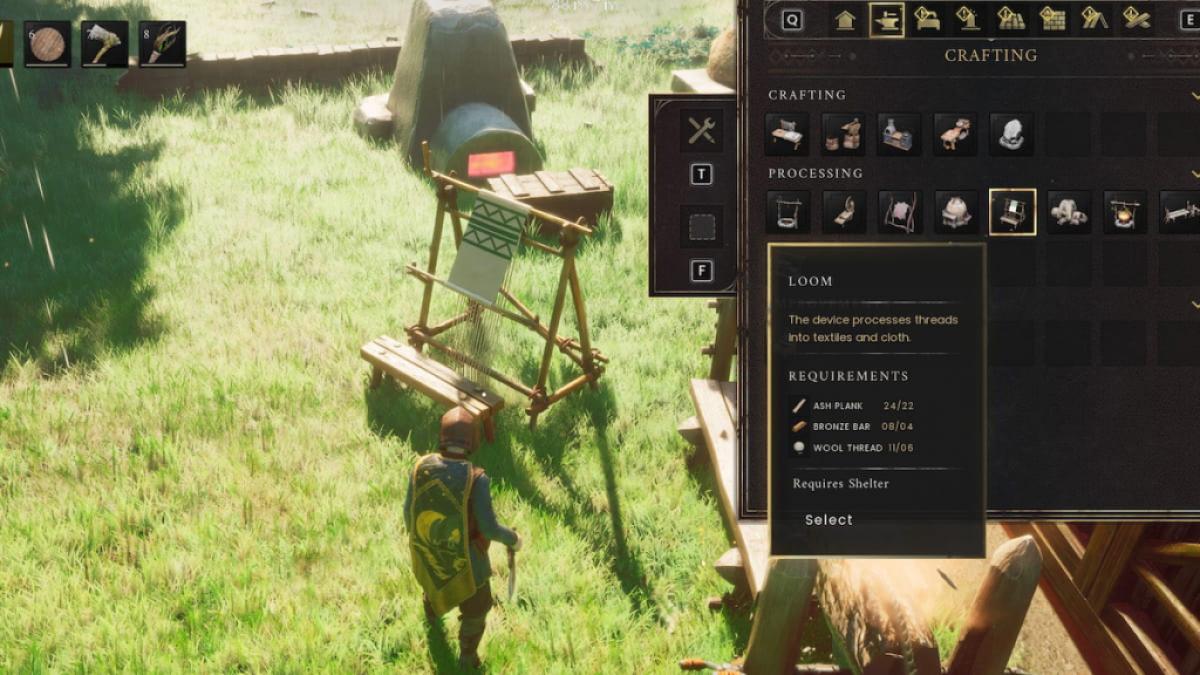Equip the stone hammer in the hotbar
This screenshot has height=675, width=1200.
tap(104, 44)
